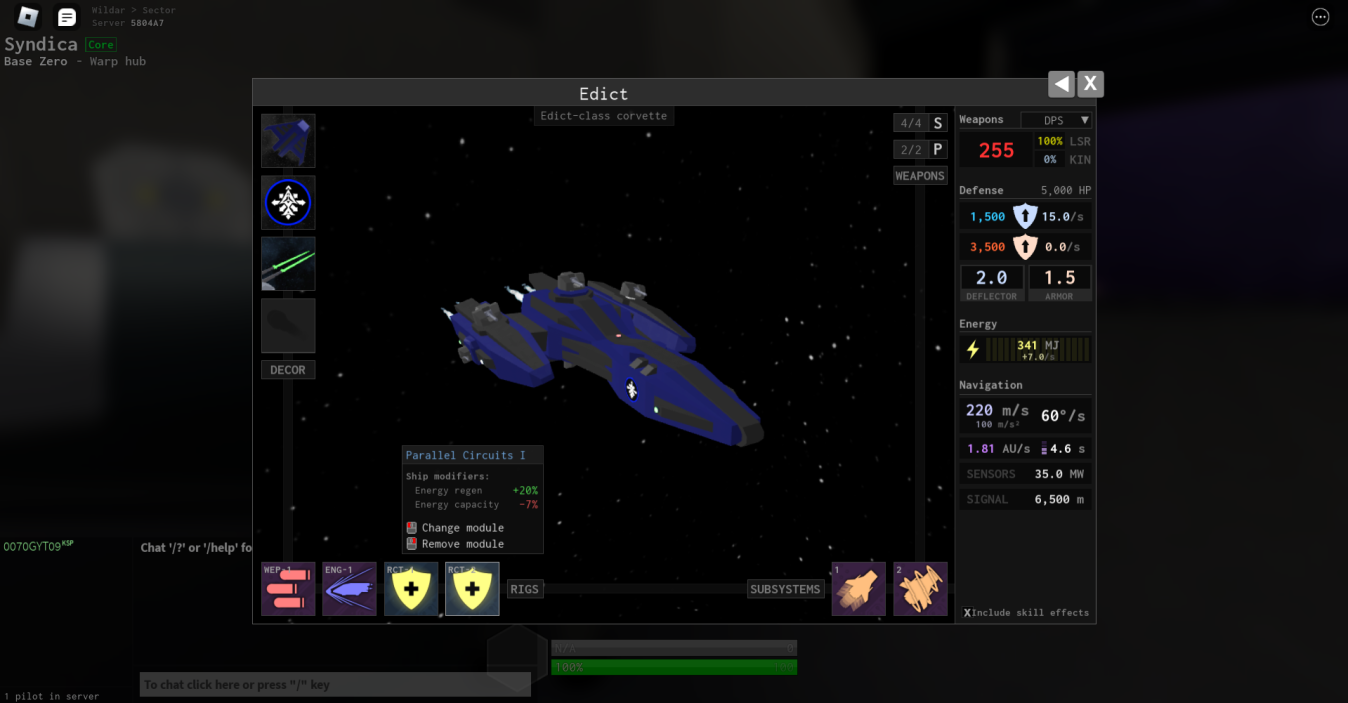
Task: Toggle the Include skill effects checkbox
Action: 968,613
